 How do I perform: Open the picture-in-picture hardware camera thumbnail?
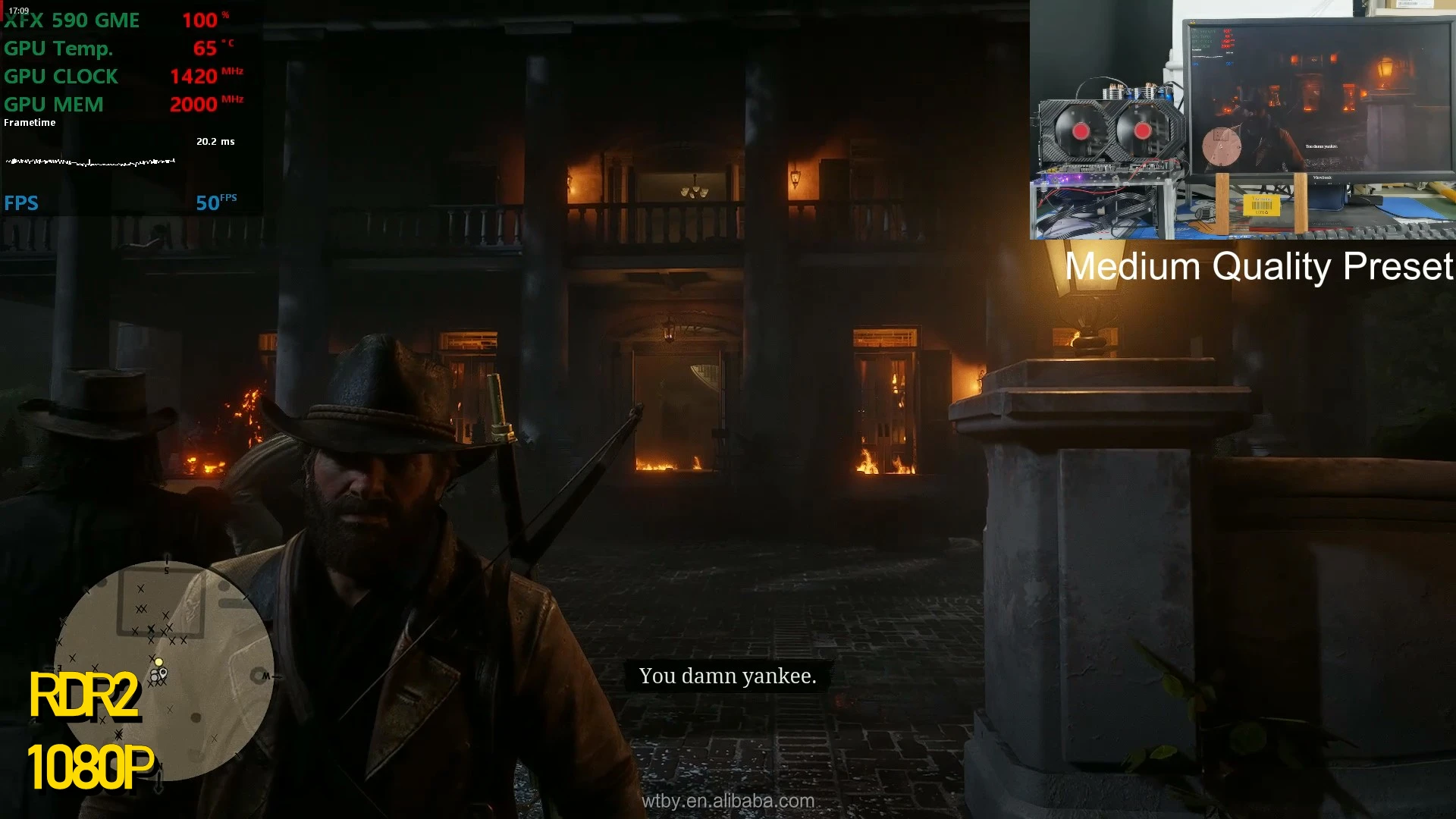(x=1242, y=120)
